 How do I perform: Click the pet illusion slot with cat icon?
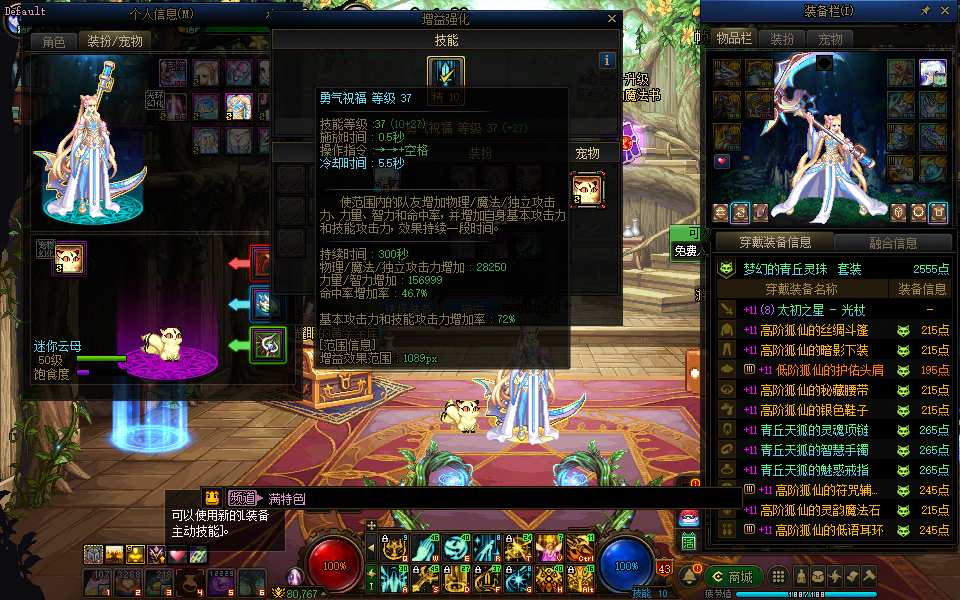point(68,258)
